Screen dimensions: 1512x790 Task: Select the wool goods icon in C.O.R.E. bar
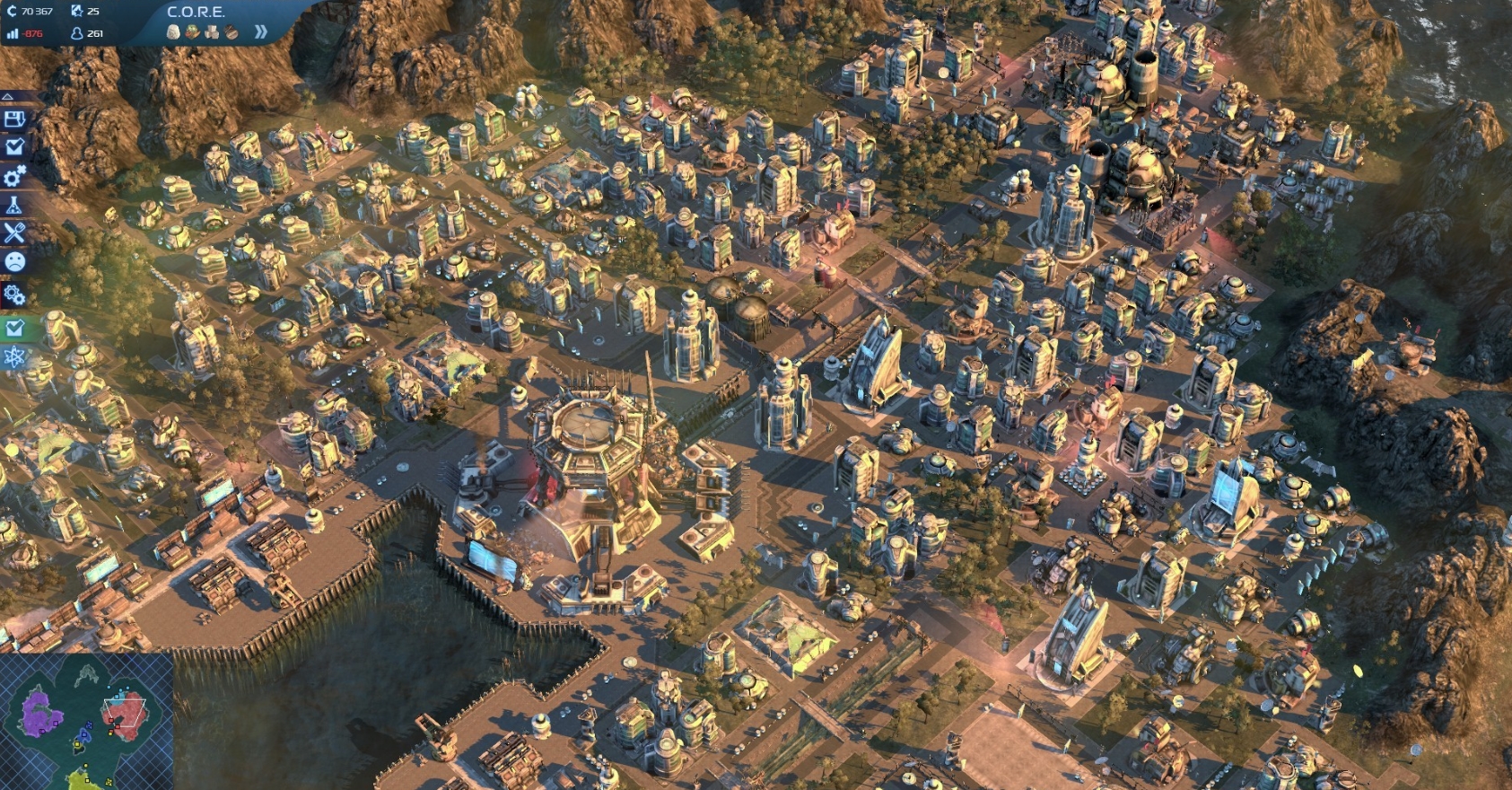(x=172, y=31)
